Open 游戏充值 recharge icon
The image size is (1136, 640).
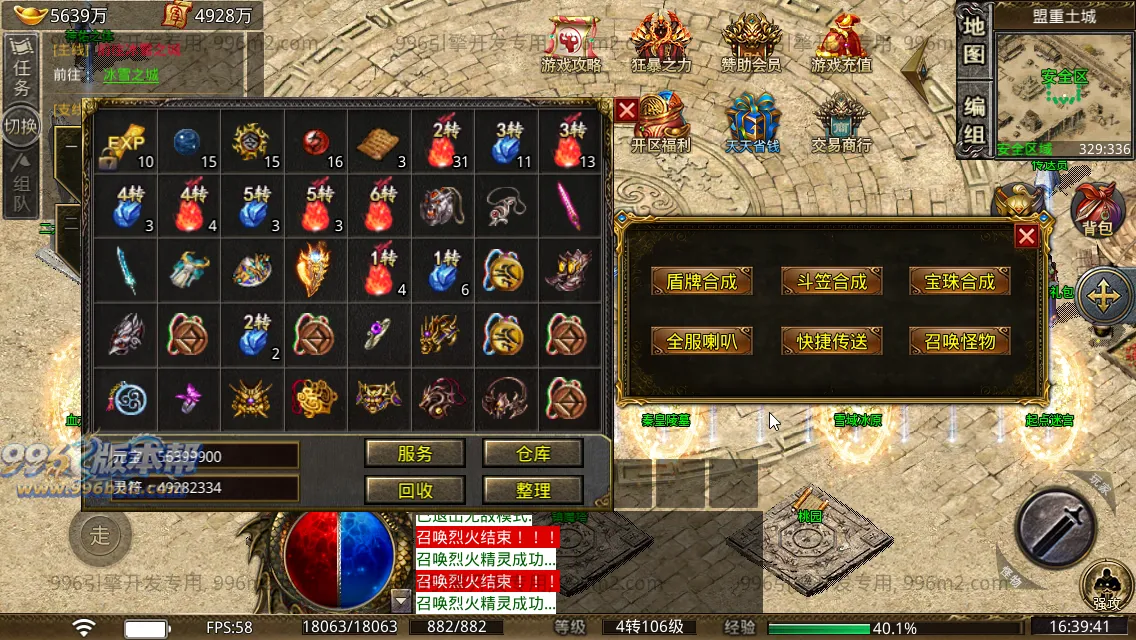(841, 44)
